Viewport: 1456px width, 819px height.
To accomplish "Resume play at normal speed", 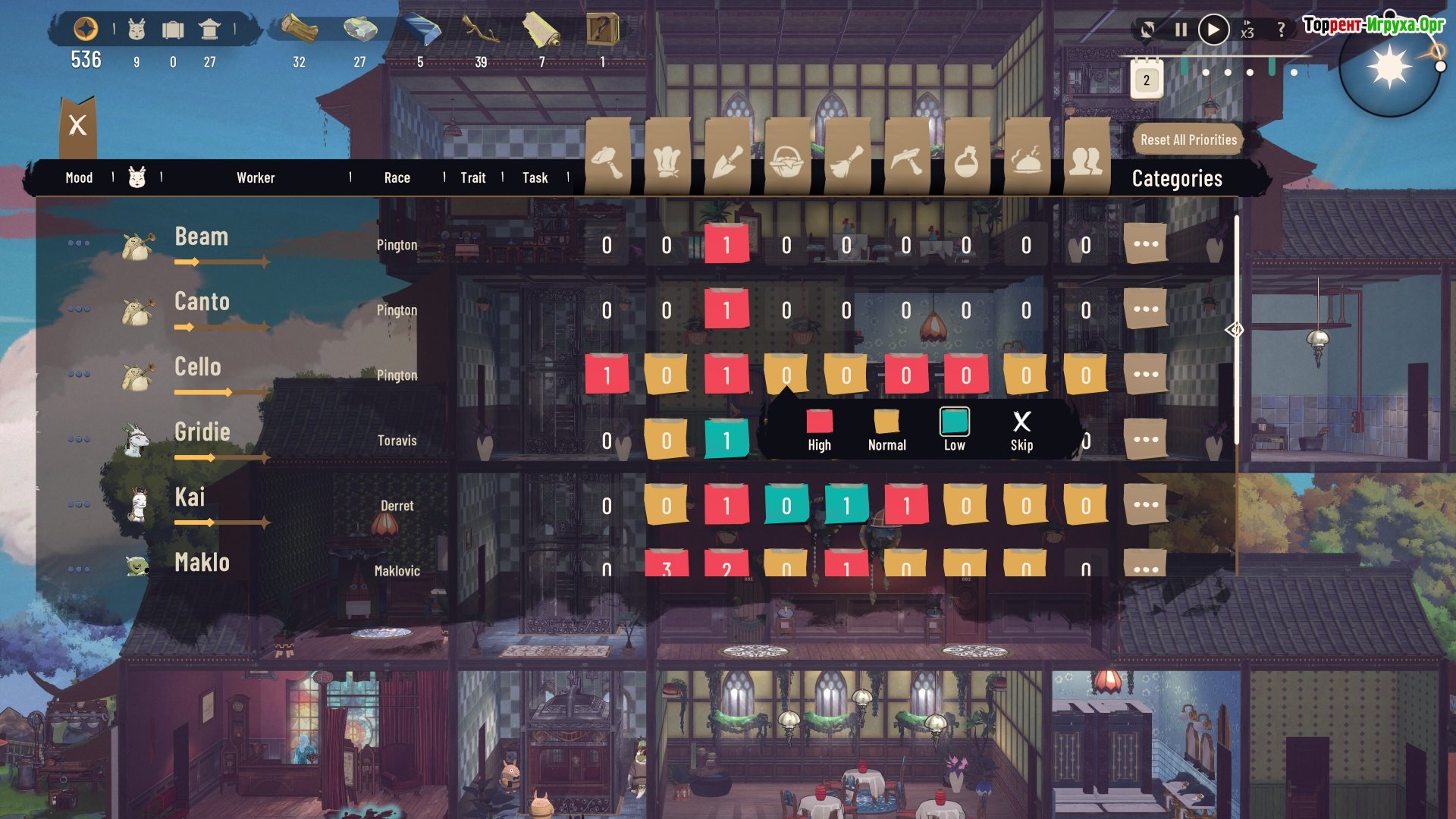I will tap(1213, 30).
